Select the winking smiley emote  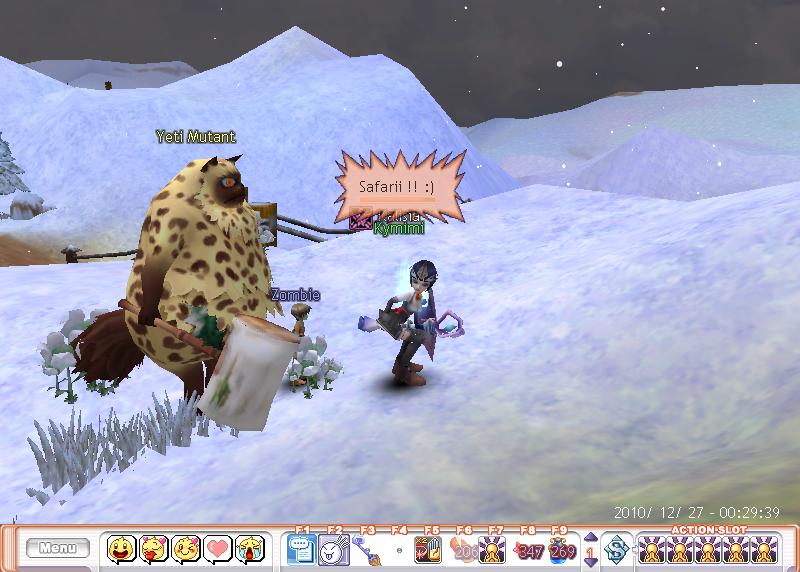click(185, 548)
